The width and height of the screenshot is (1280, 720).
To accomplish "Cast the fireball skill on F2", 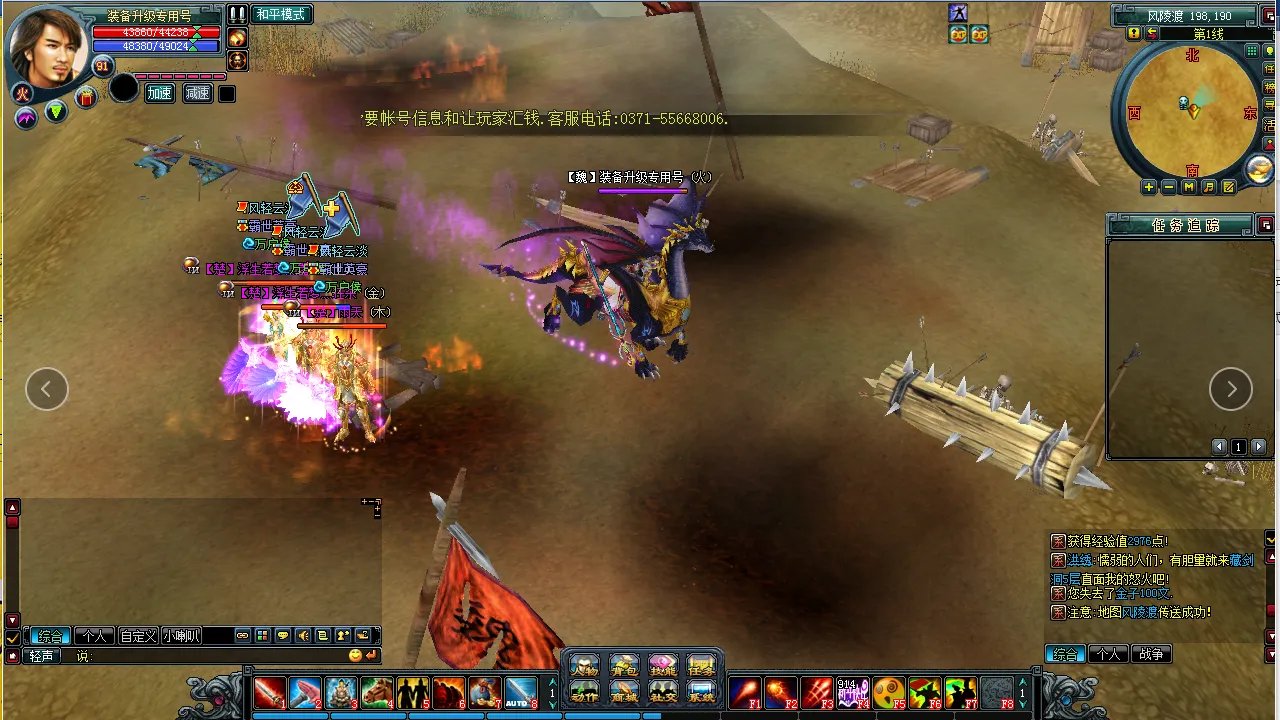I will coord(780,692).
